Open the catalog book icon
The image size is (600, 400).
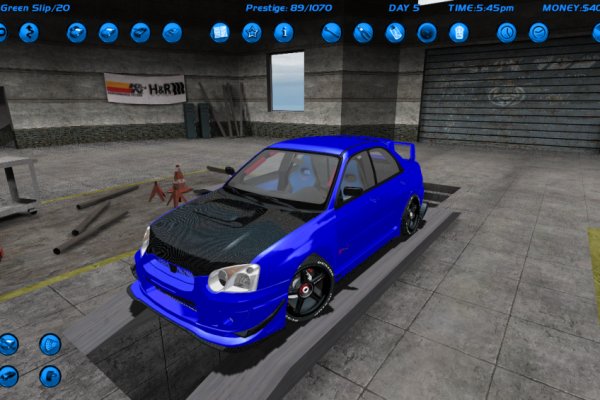[220, 32]
